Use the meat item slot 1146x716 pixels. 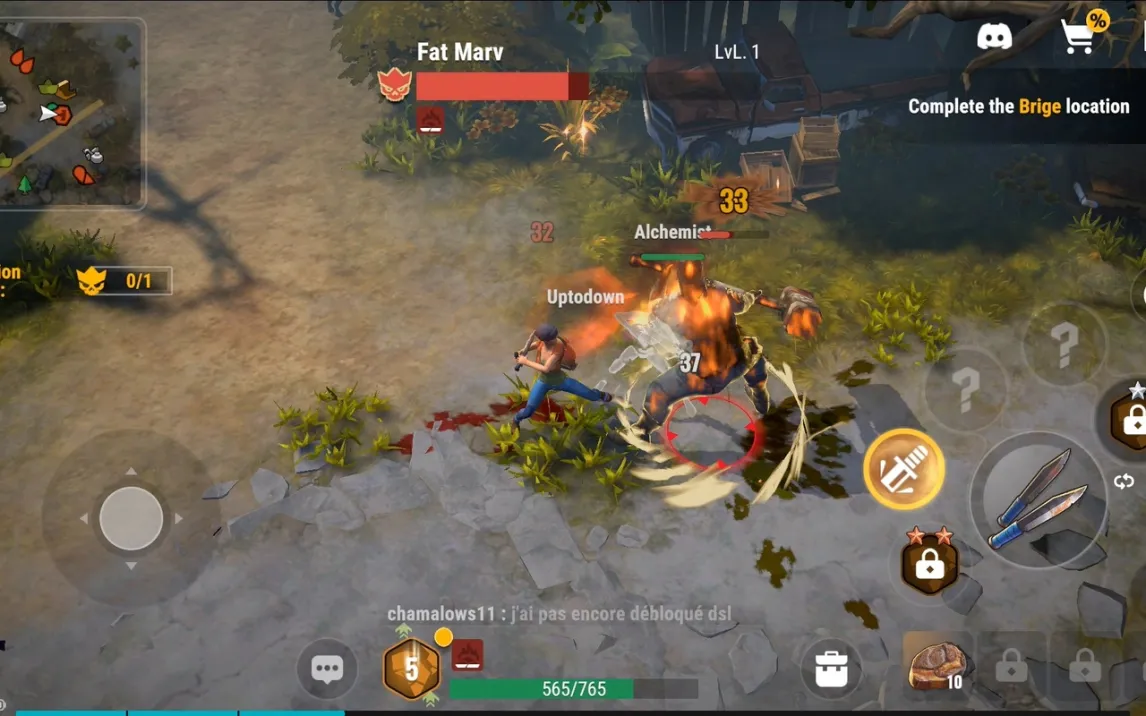tap(938, 664)
